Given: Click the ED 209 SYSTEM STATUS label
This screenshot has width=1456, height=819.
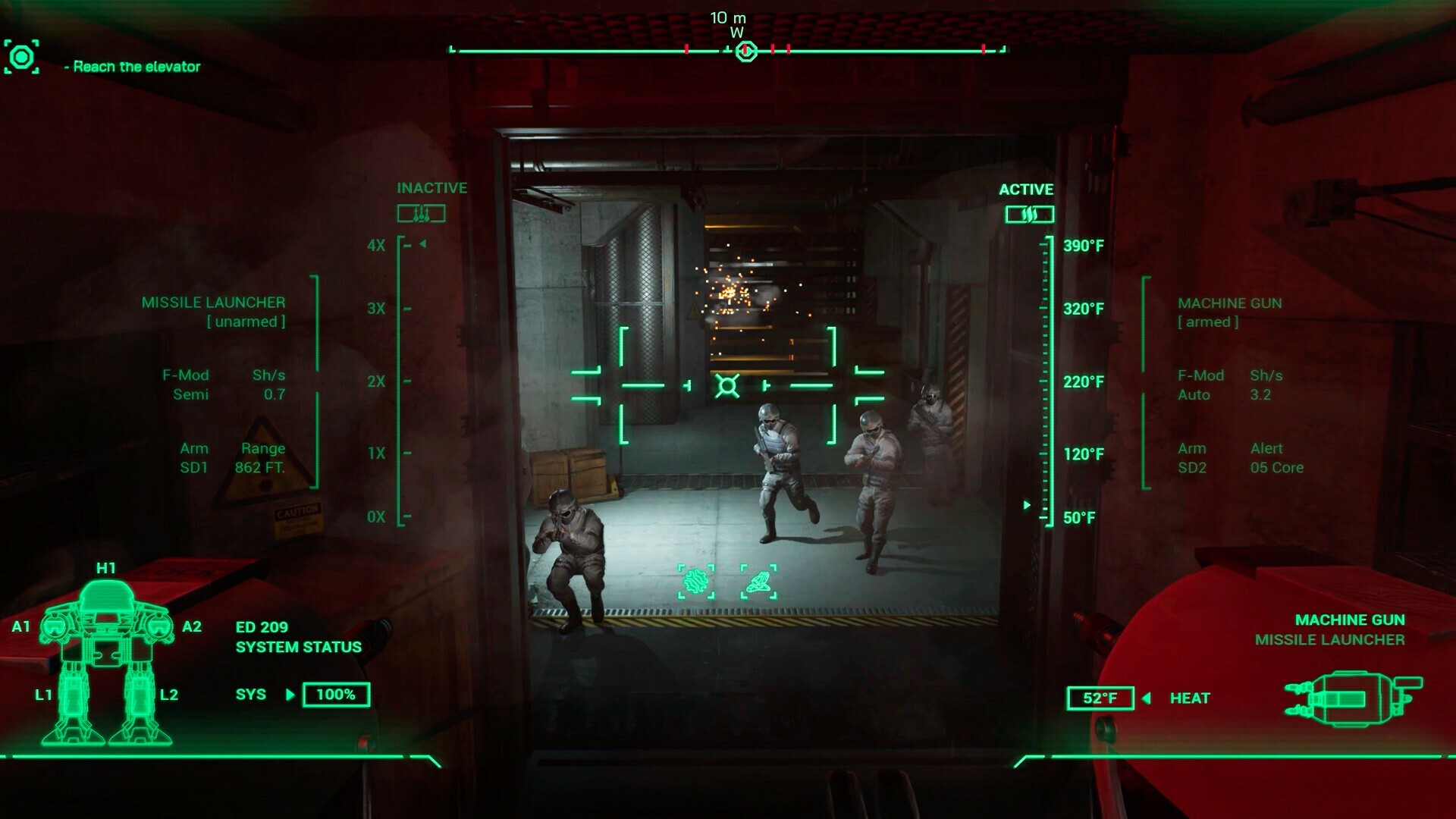Looking at the screenshot, I should [x=297, y=637].
